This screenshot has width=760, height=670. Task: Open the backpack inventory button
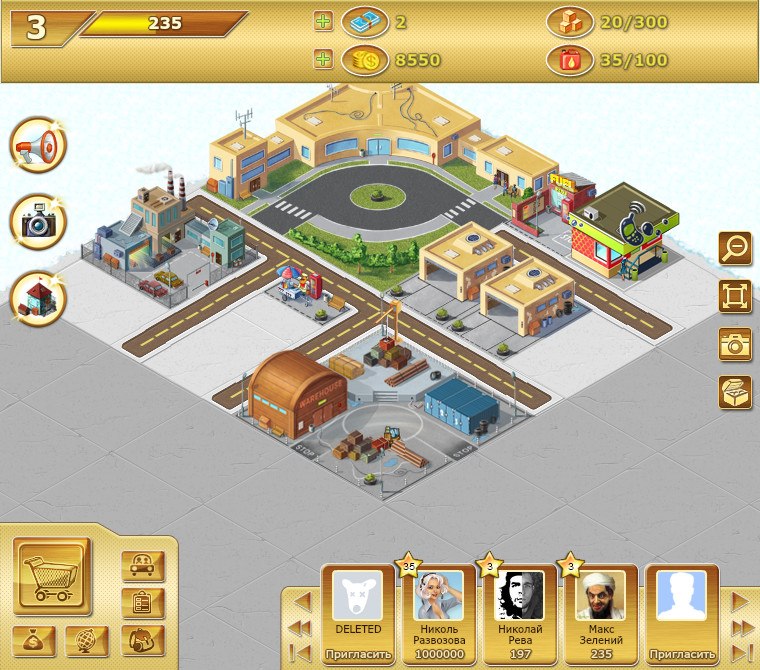[142, 639]
